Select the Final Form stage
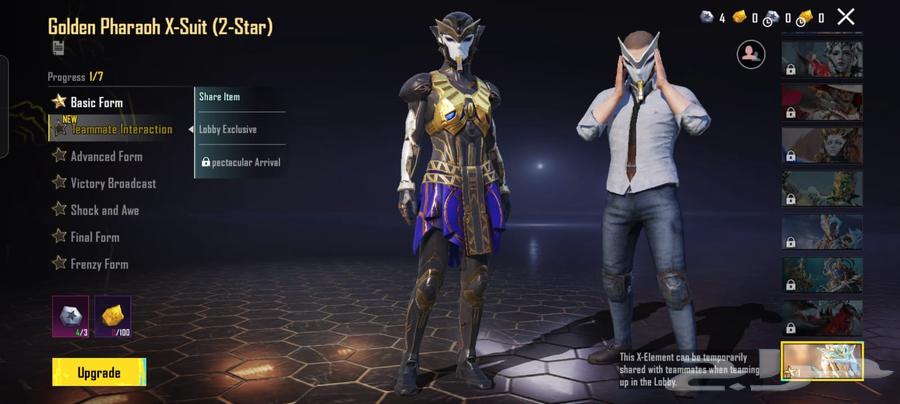The width and height of the screenshot is (900, 404). point(94,237)
